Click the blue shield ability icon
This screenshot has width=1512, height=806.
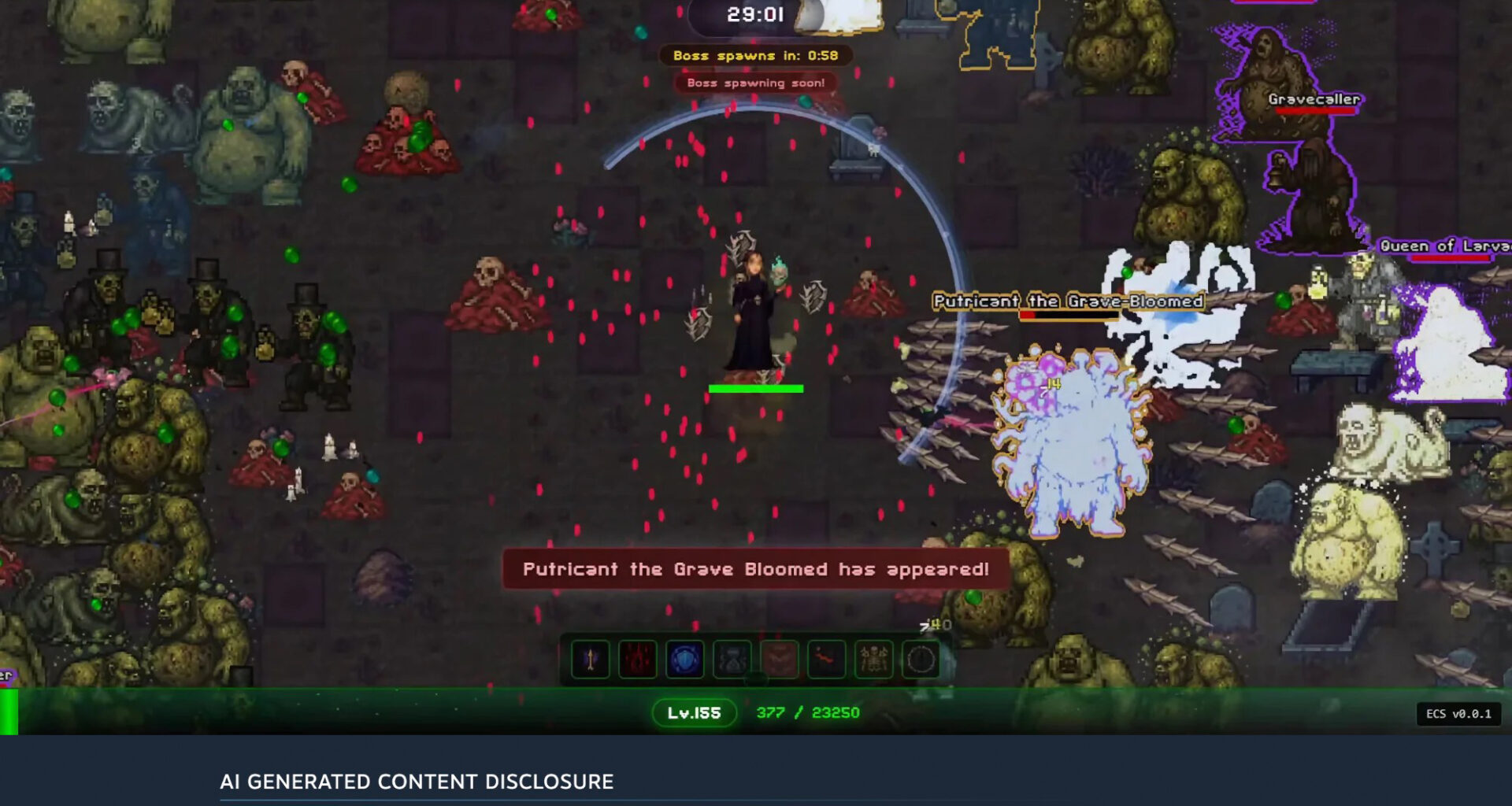point(685,660)
